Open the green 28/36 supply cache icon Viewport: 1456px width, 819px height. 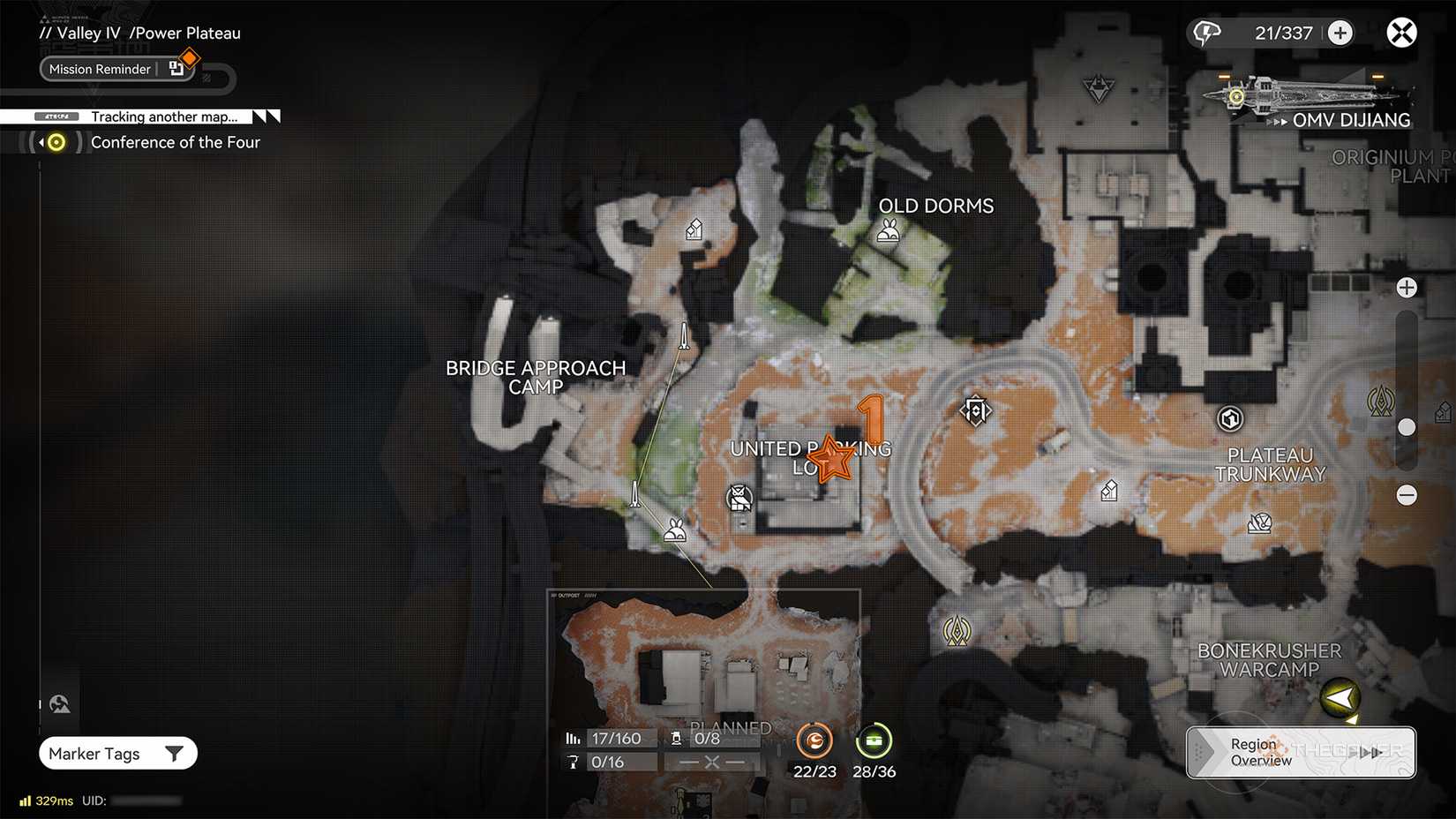click(874, 740)
